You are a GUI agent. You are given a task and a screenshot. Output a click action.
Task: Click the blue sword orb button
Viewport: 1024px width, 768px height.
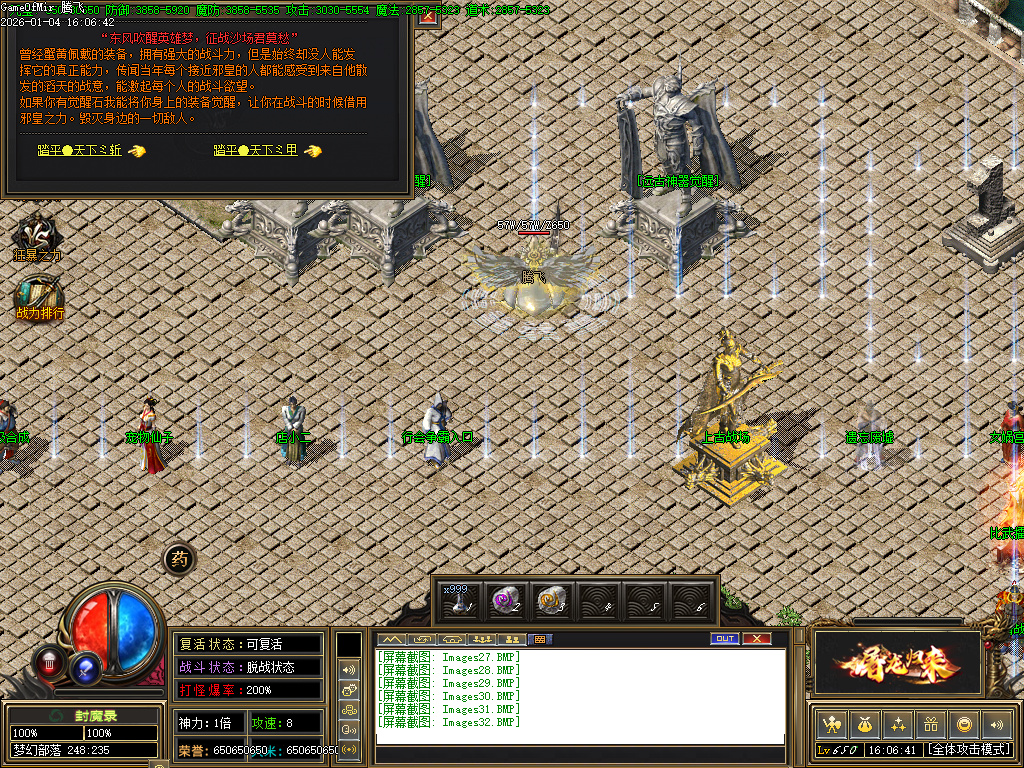pyautogui.click(x=86, y=667)
